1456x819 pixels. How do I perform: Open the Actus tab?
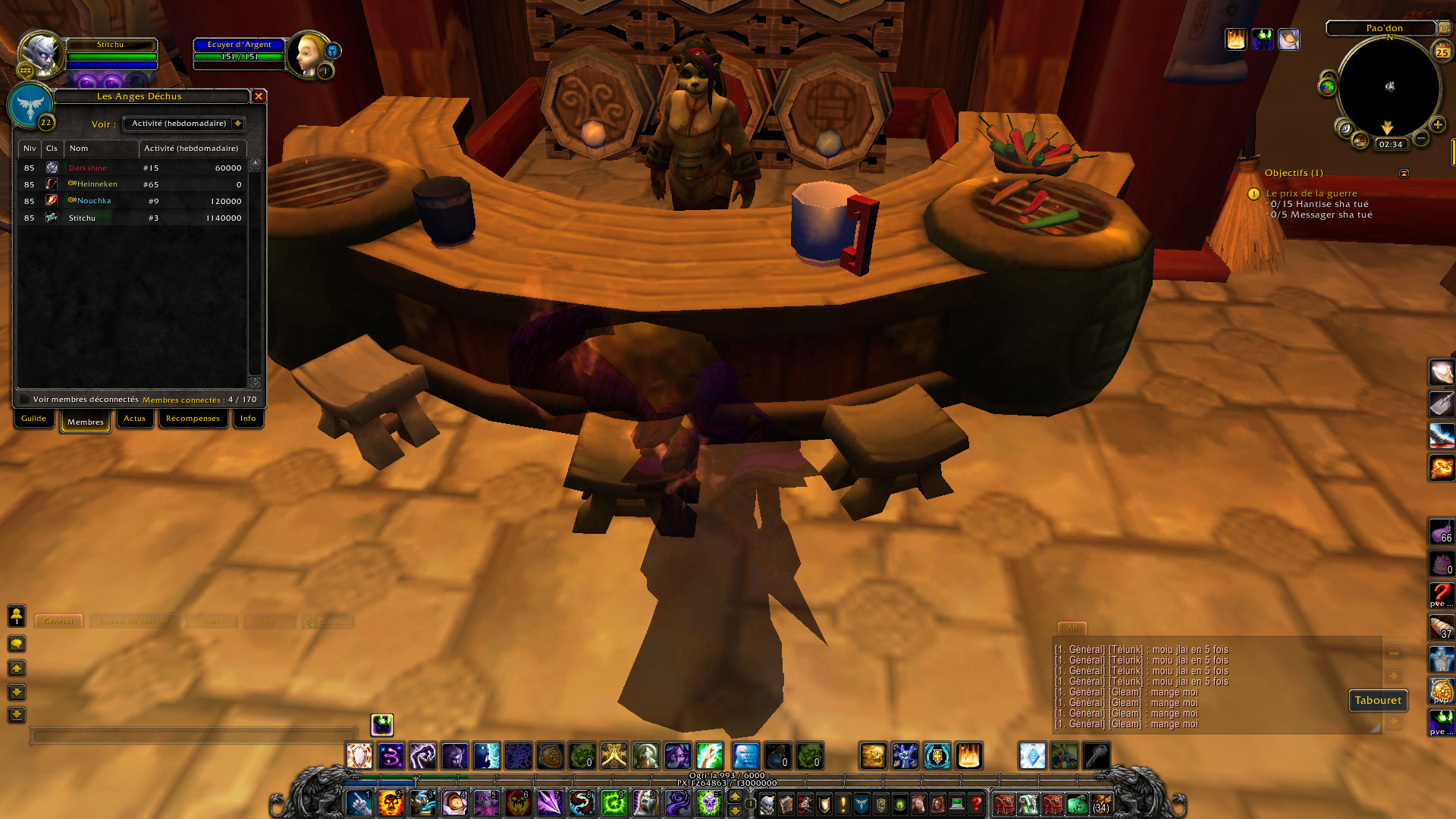coord(134,419)
